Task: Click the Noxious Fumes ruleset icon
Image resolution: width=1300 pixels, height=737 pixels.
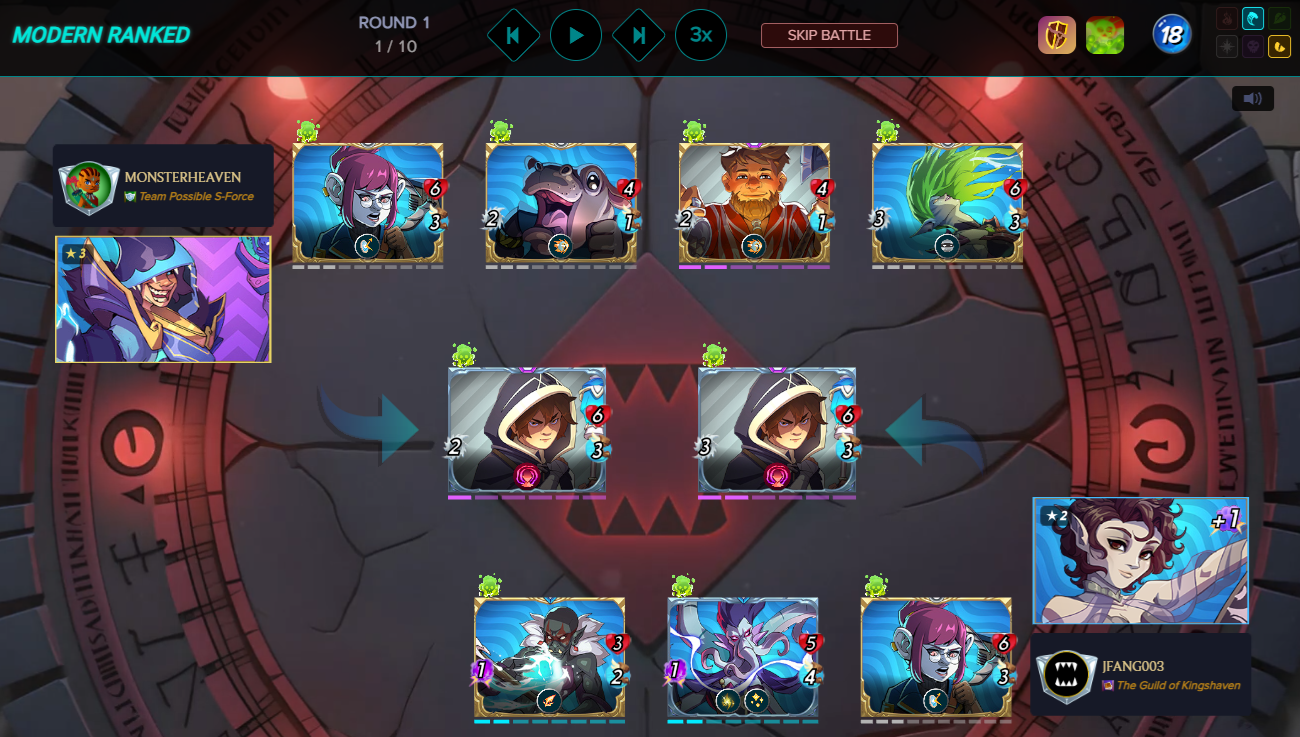Action: (1105, 34)
